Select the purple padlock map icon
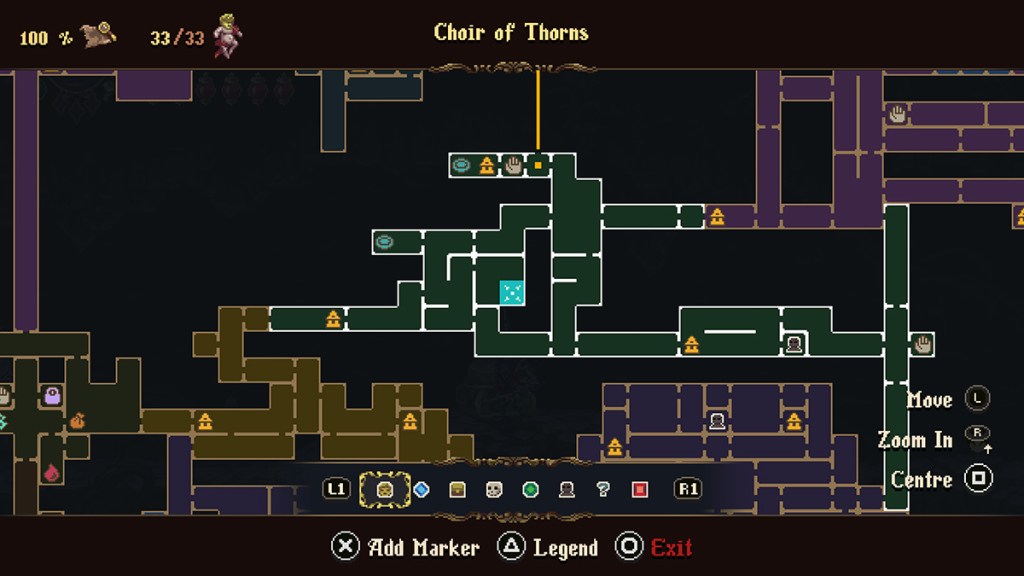Screen dimensions: 1024x576 click(52, 397)
